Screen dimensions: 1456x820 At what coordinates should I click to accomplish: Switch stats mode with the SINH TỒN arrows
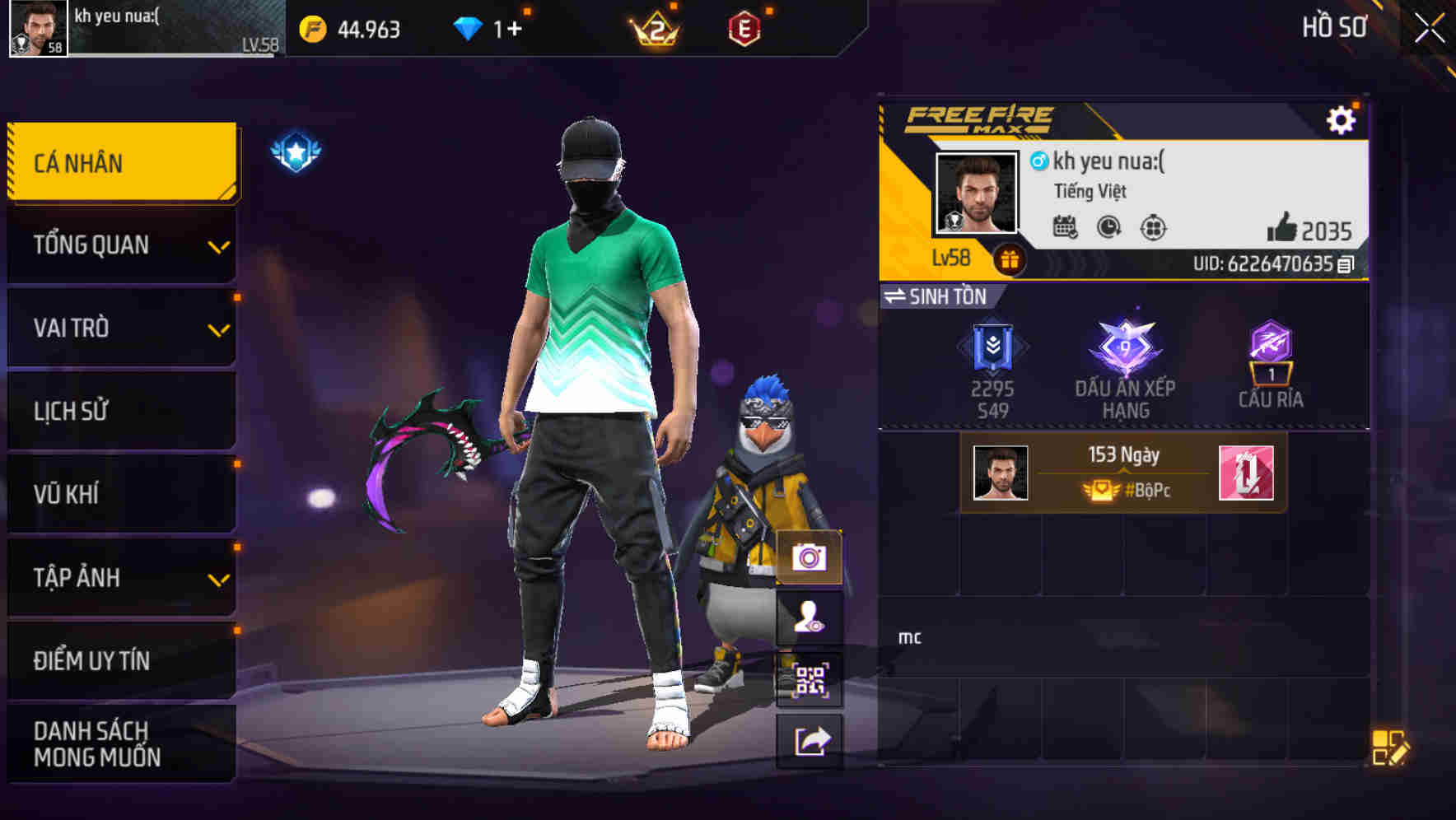898,297
